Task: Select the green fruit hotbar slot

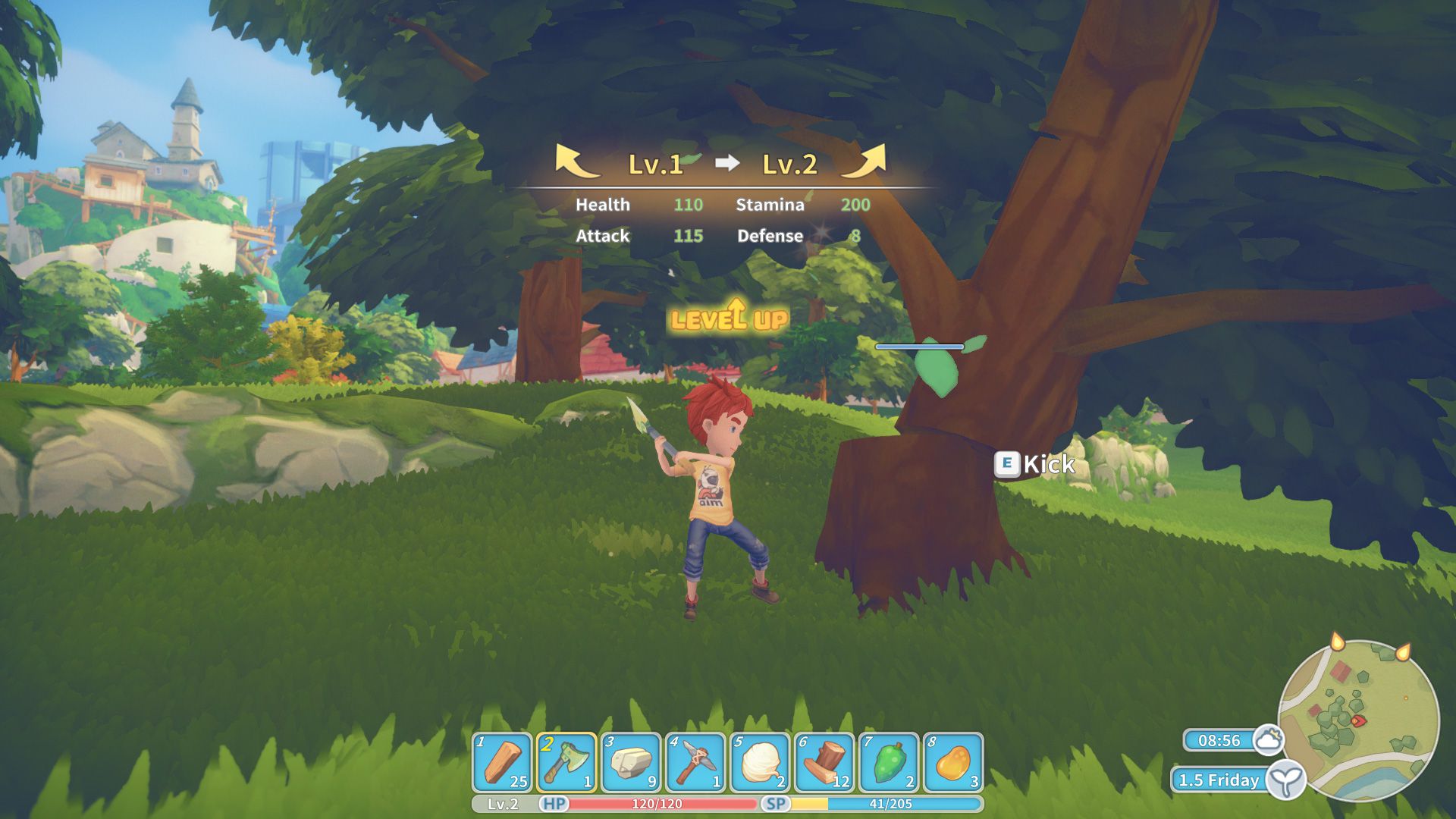Action: (x=889, y=762)
